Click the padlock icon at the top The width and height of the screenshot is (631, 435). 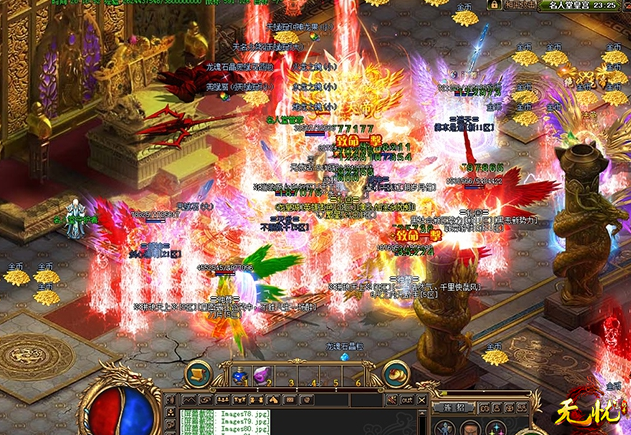[494, 6]
